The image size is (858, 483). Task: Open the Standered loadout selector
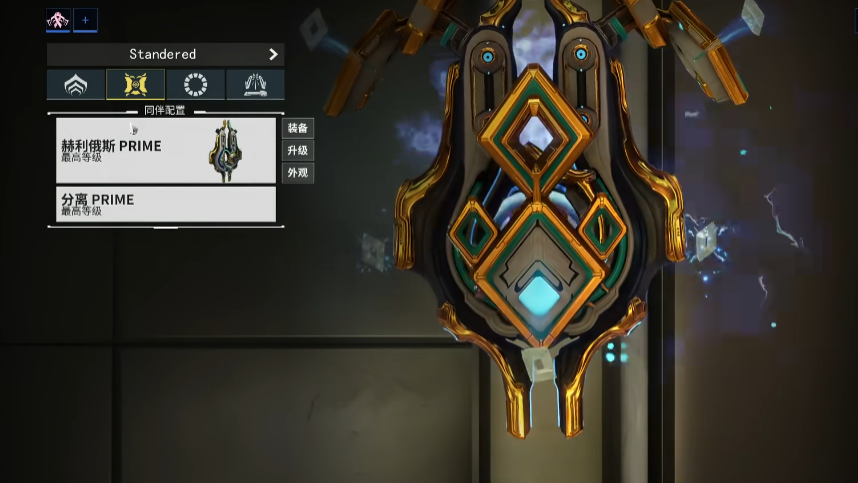(165, 54)
